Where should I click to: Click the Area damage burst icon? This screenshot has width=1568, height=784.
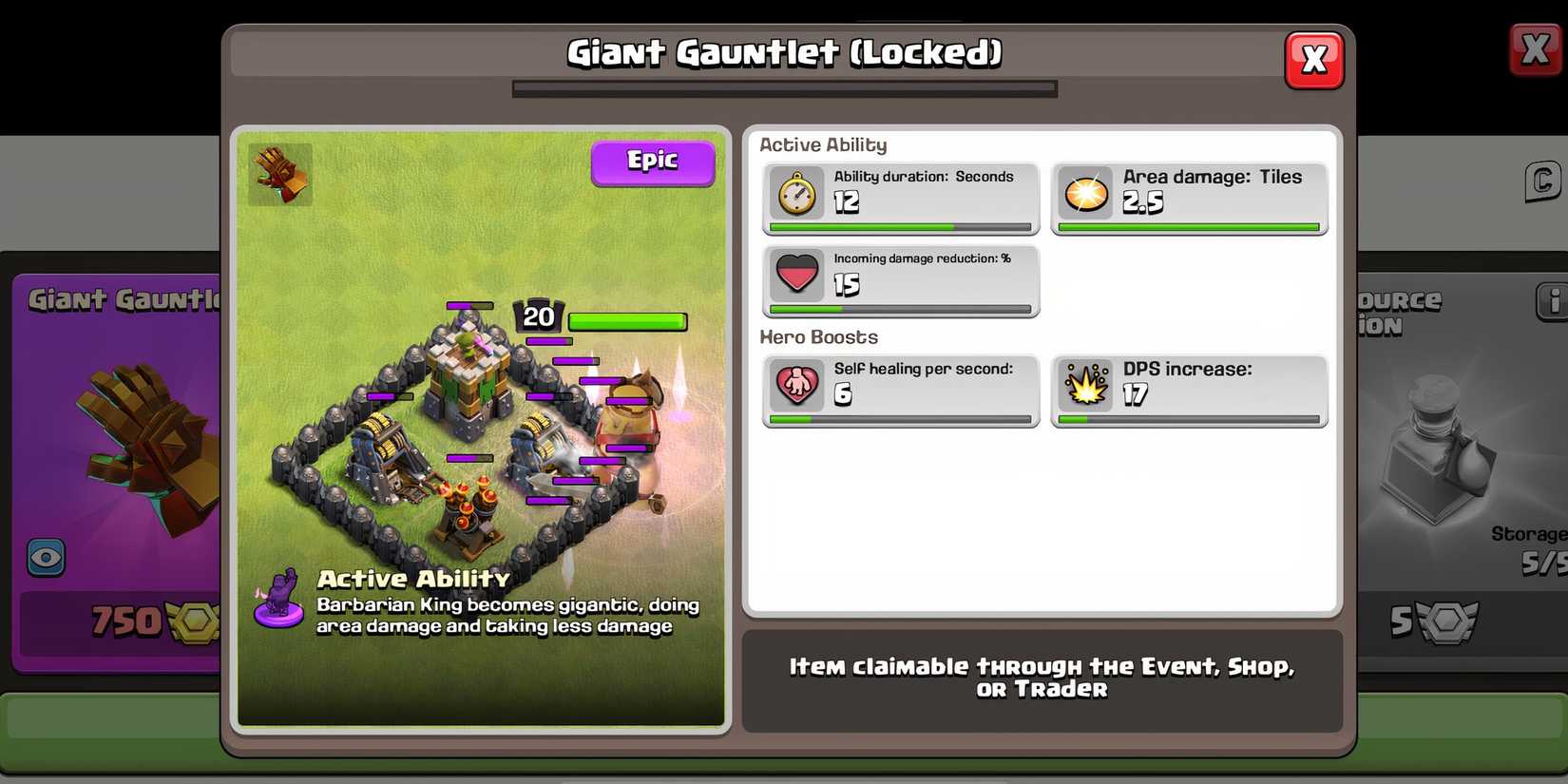point(1085,193)
